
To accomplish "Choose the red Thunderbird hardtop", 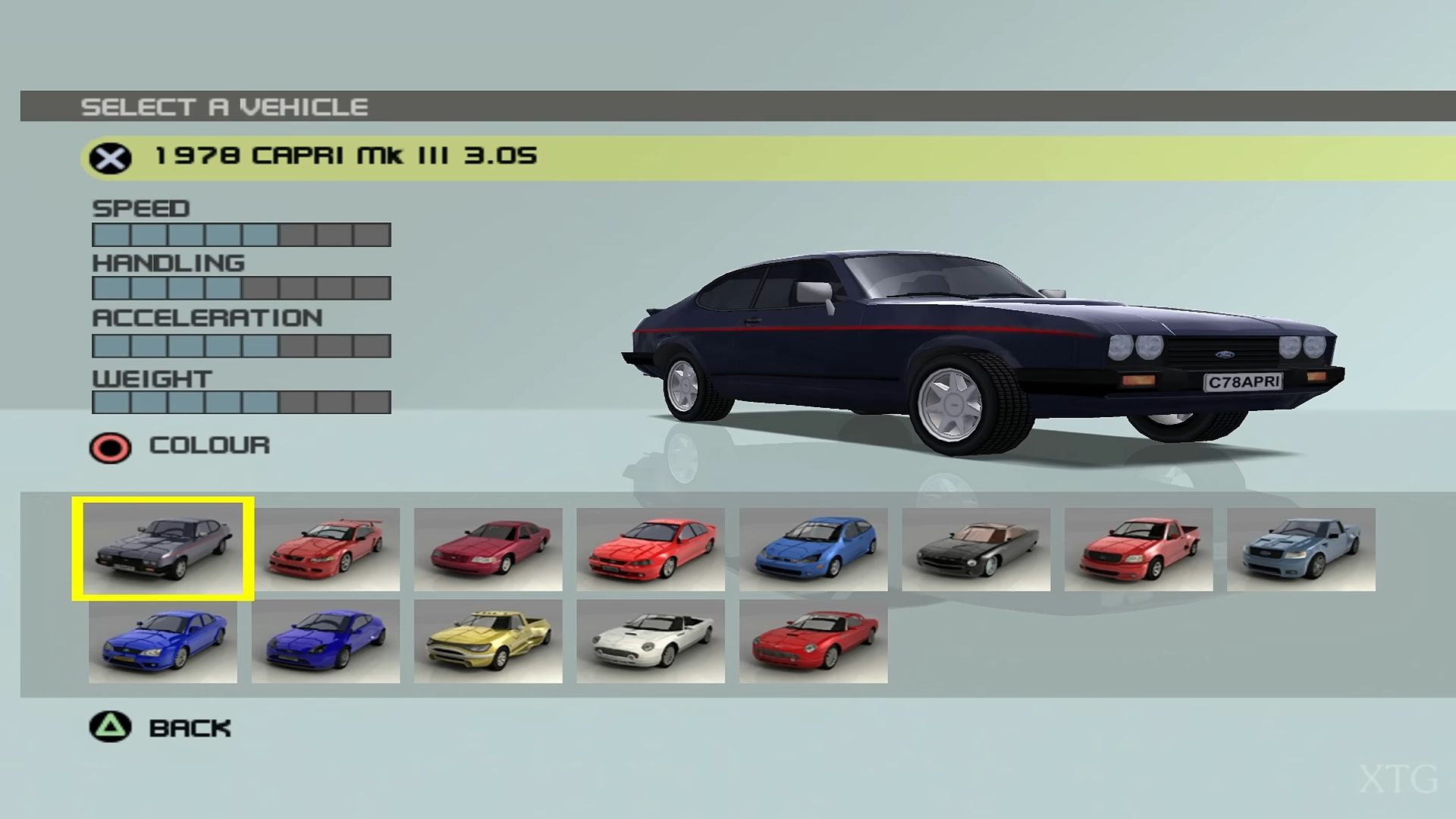I will point(813,642).
